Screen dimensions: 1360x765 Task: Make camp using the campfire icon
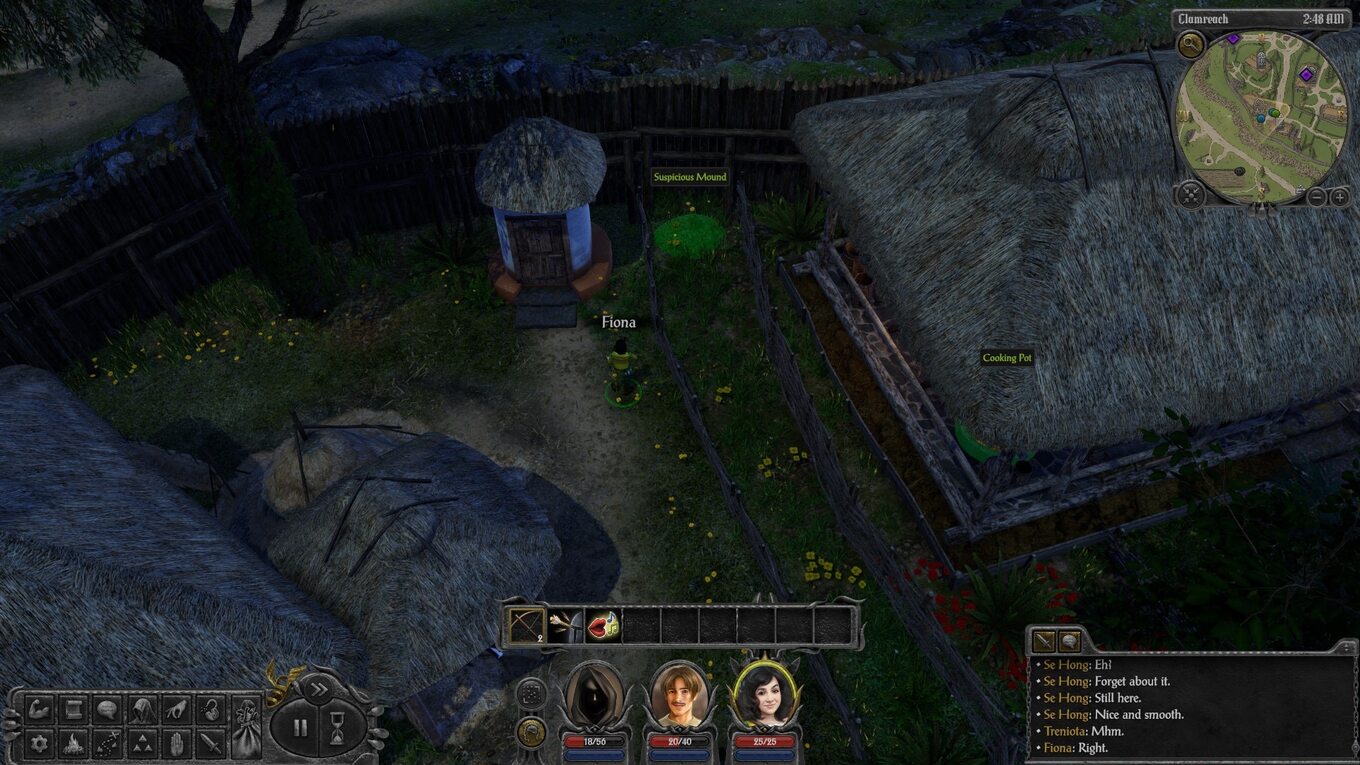tap(74, 743)
